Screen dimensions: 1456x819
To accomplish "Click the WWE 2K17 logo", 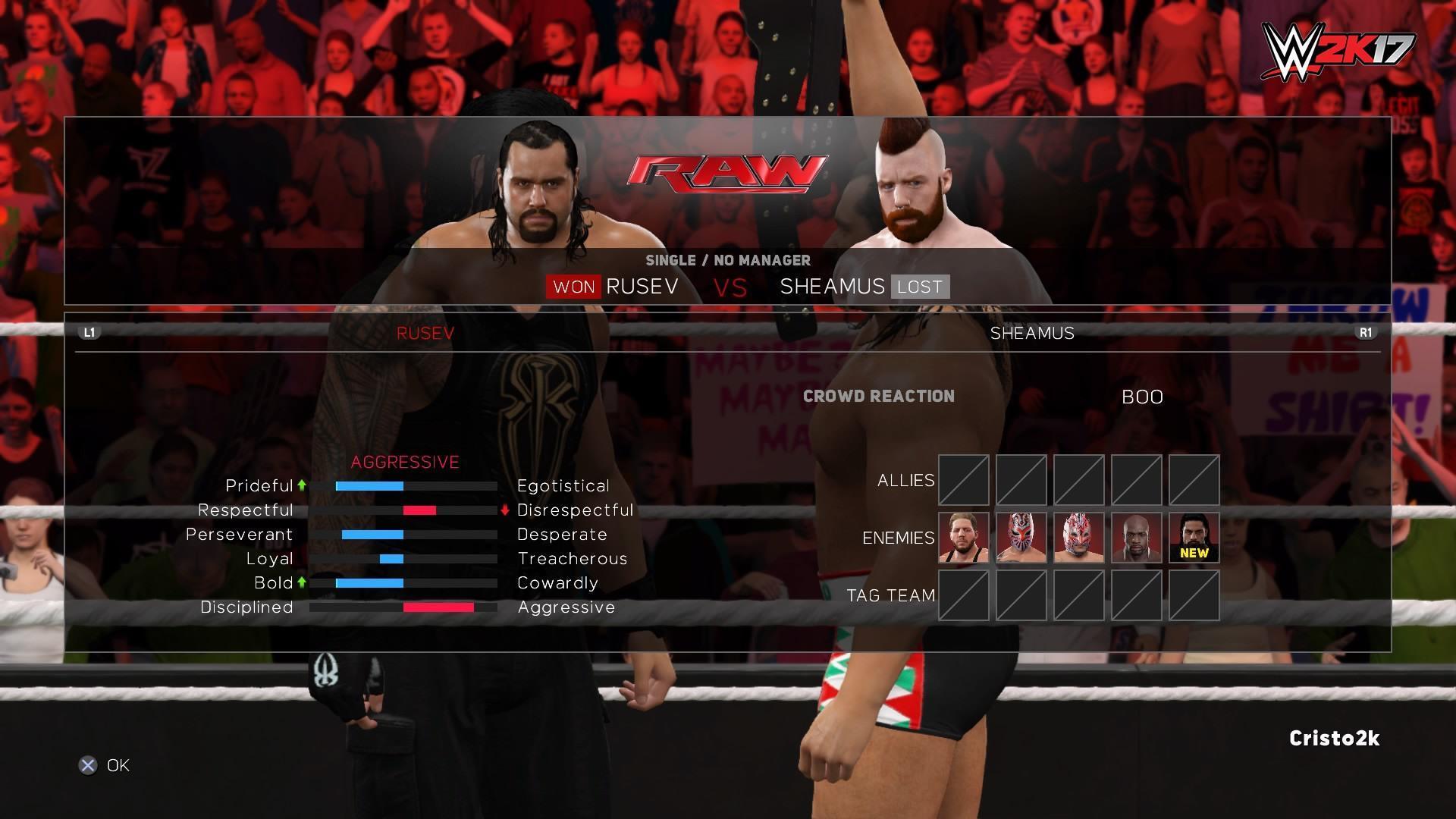I will (x=1339, y=50).
